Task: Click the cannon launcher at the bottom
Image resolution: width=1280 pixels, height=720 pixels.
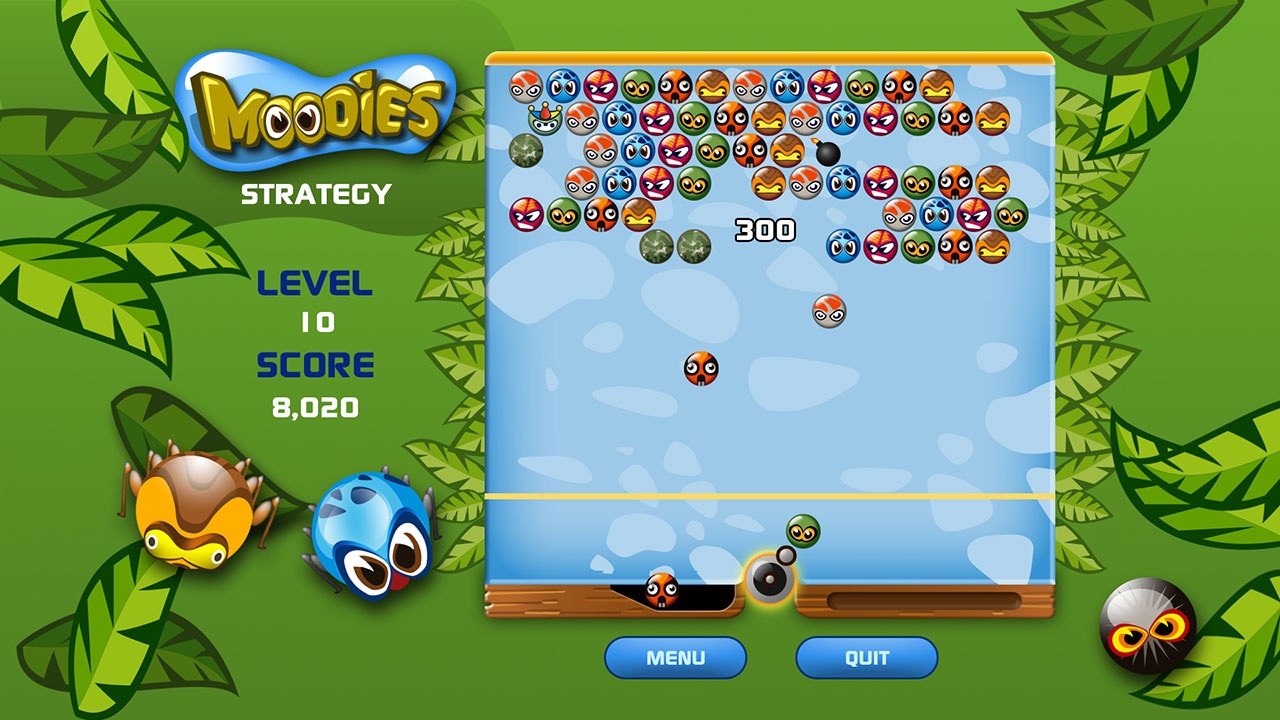Action: coord(770,580)
